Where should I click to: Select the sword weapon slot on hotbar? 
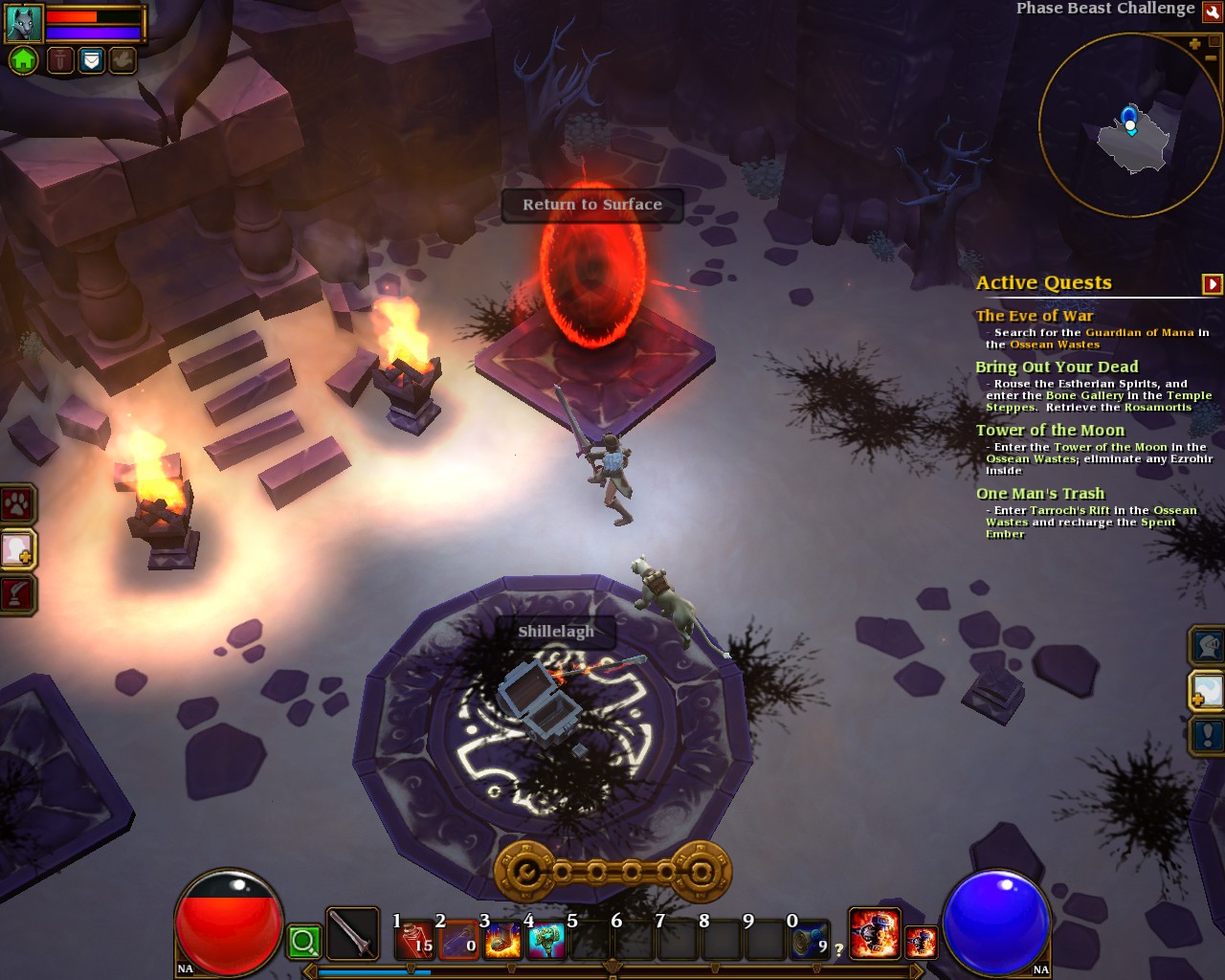pos(352,934)
